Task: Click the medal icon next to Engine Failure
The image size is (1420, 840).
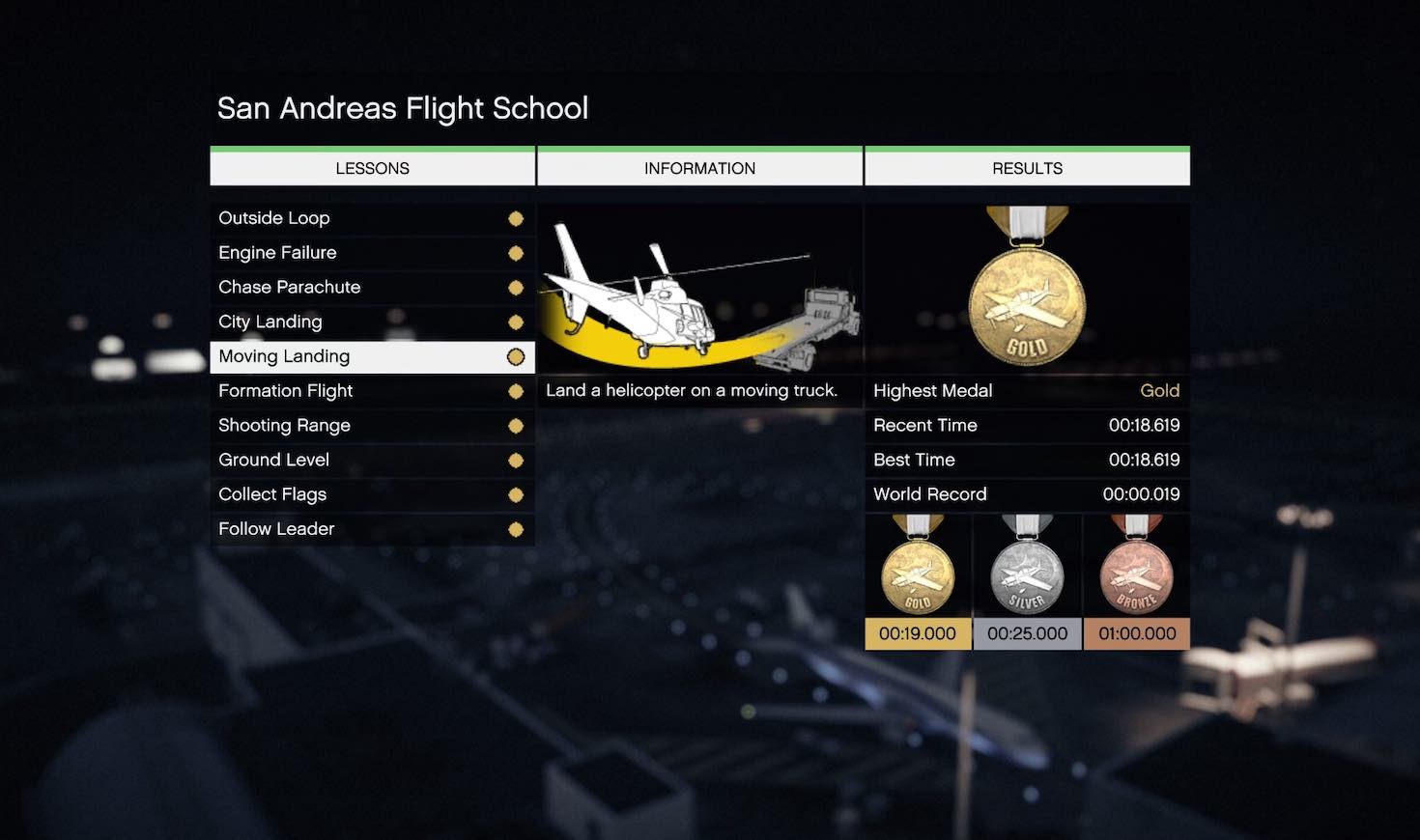Action: click(515, 253)
